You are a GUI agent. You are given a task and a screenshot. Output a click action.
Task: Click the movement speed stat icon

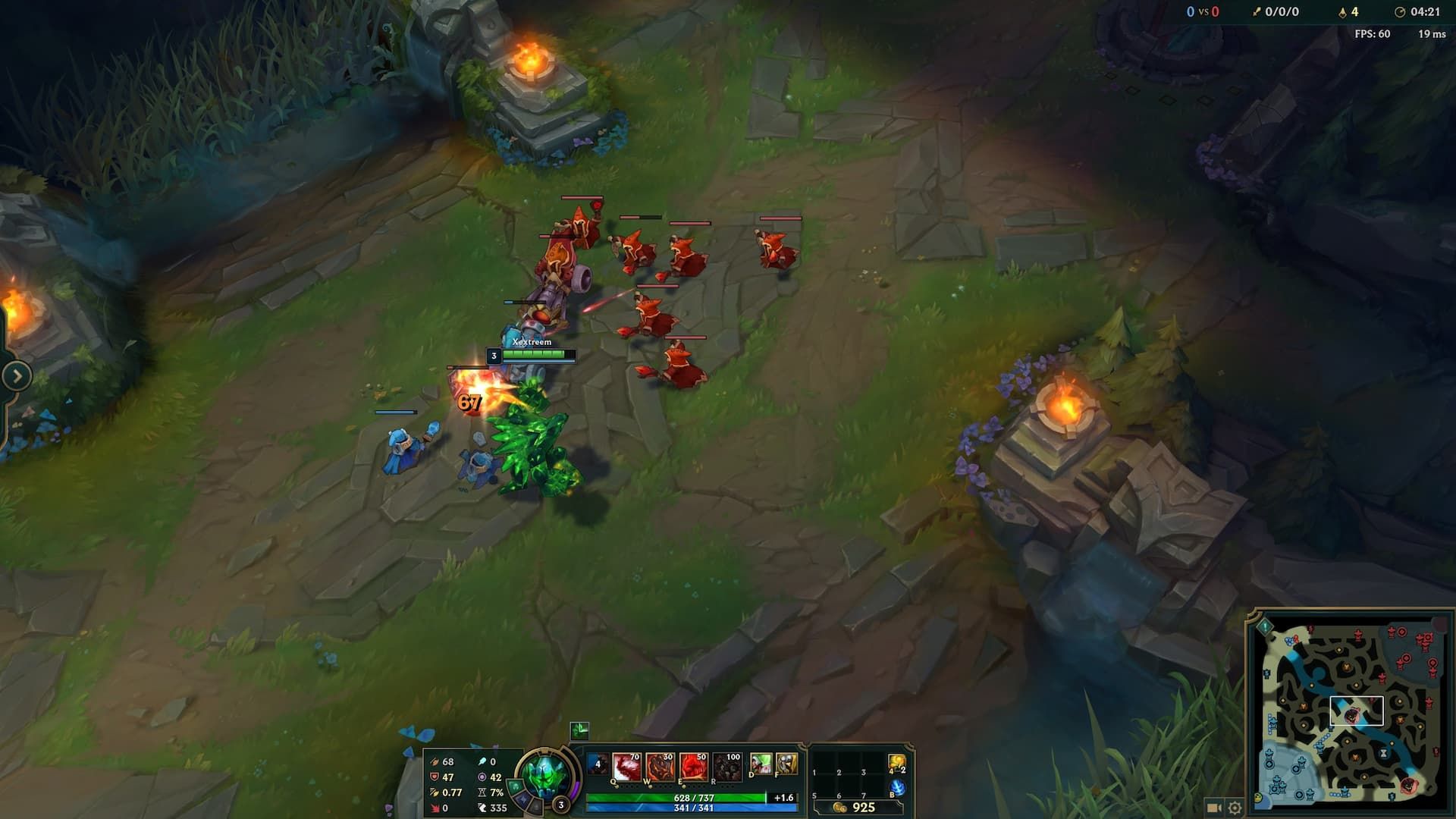tap(484, 807)
